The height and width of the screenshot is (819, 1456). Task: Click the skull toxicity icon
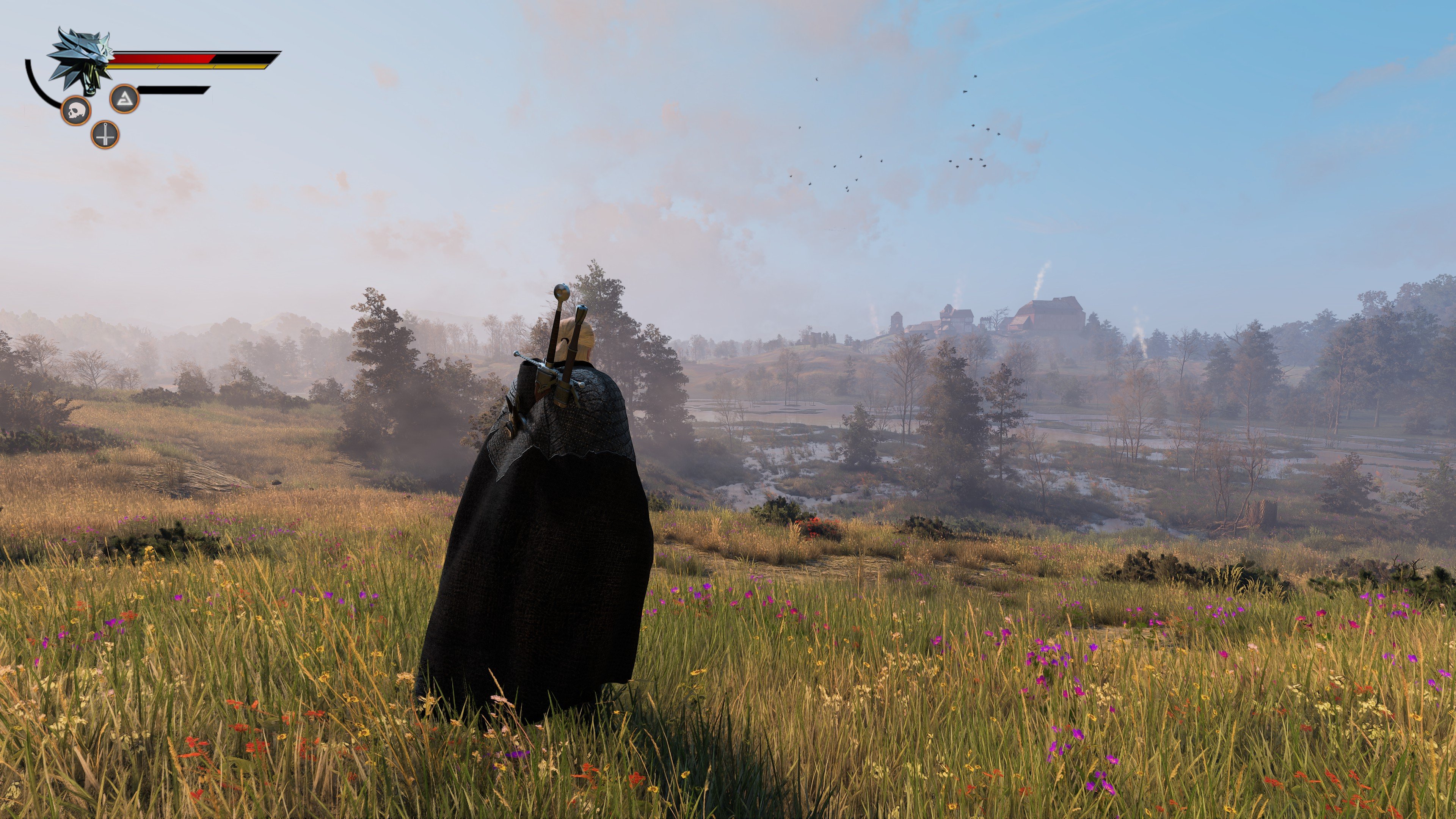point(76,111)
